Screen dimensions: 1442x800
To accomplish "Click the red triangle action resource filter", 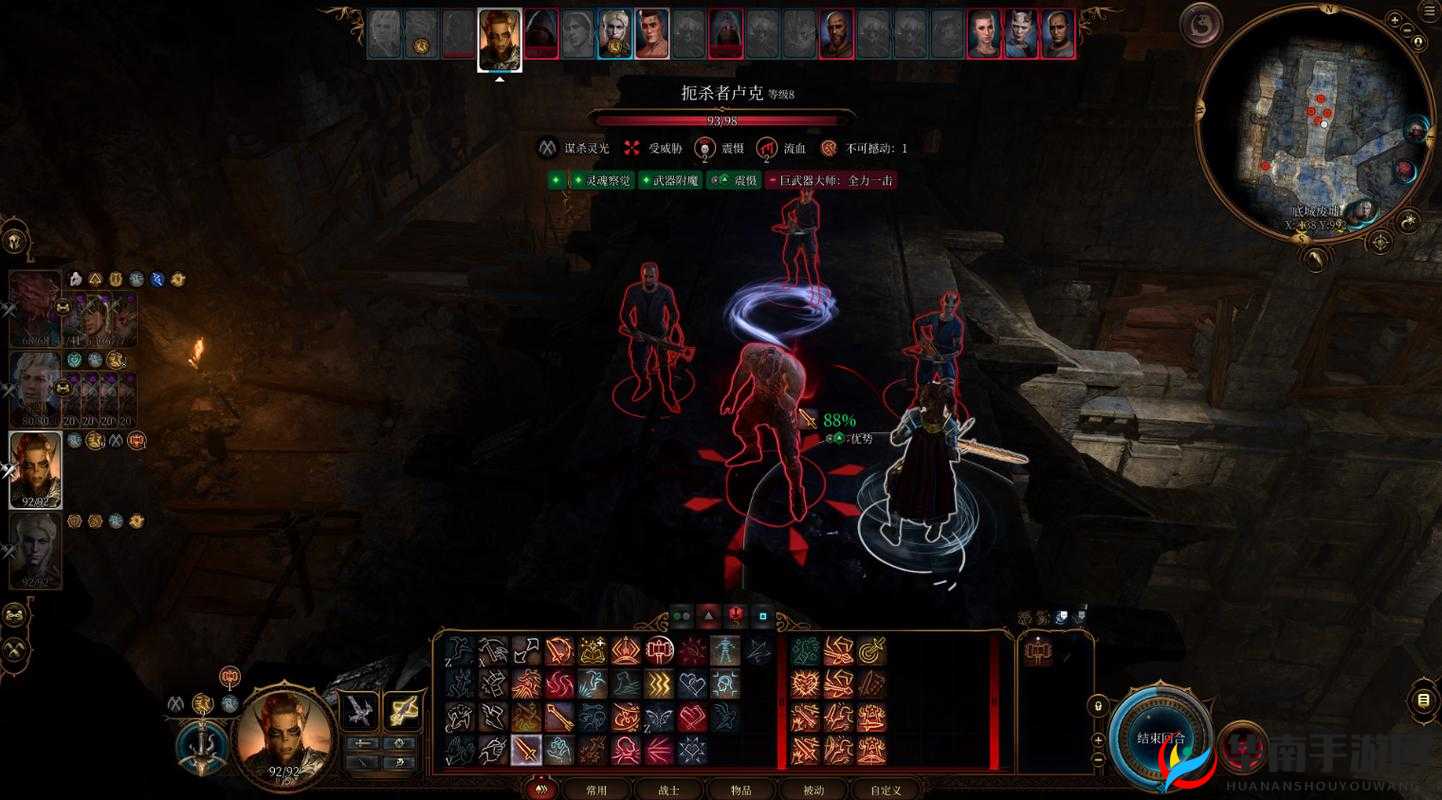I will [708, 615].
